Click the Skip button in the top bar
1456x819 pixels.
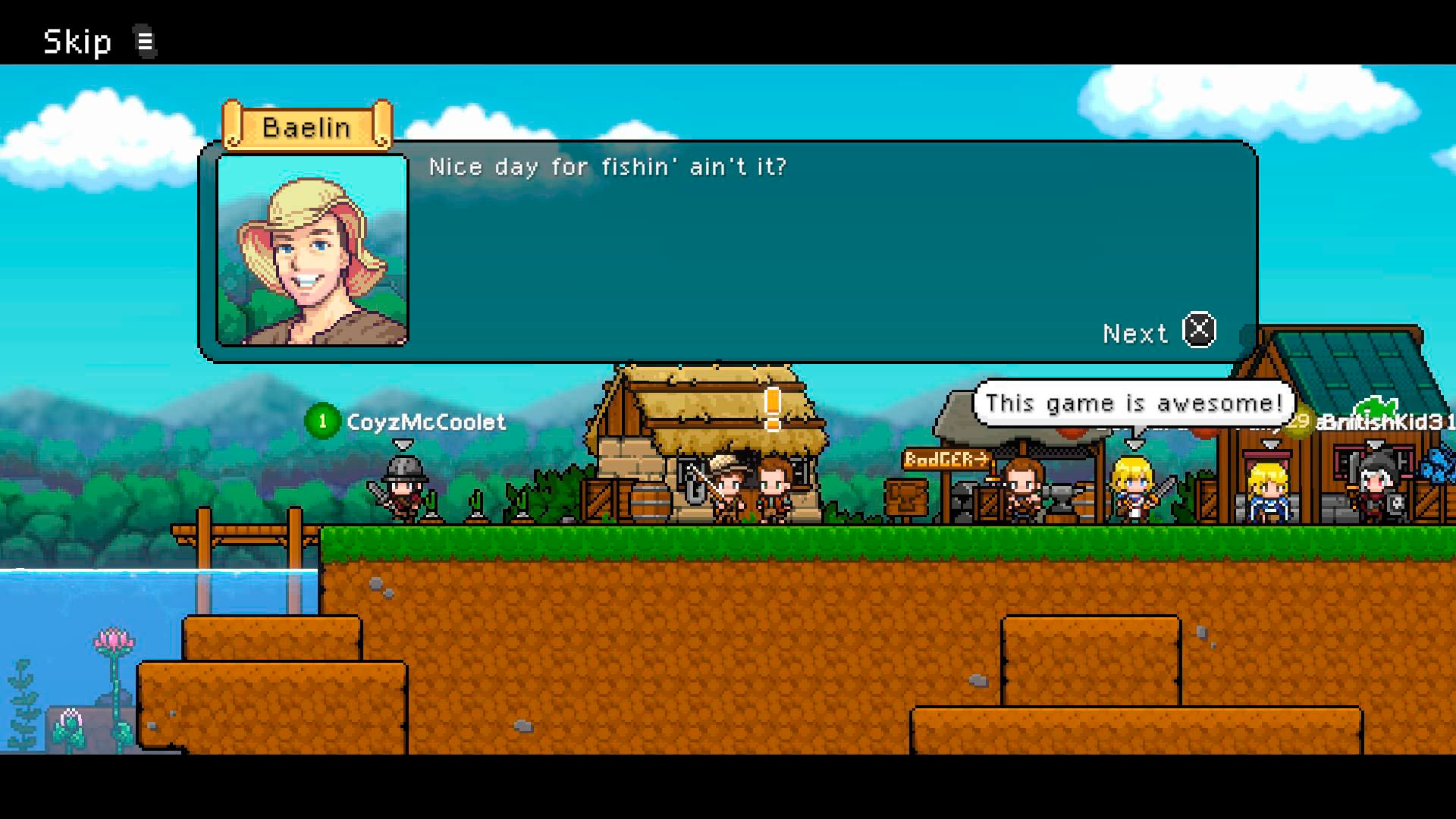76,42
